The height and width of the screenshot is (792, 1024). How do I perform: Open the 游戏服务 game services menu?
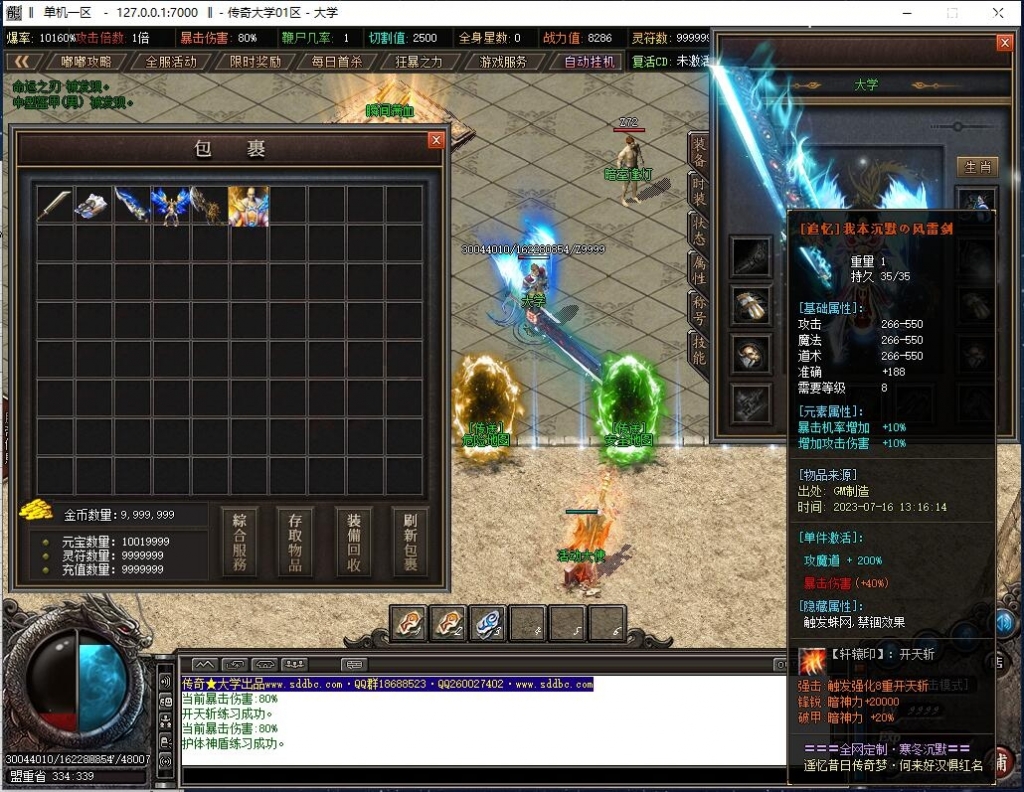[502, 61]
